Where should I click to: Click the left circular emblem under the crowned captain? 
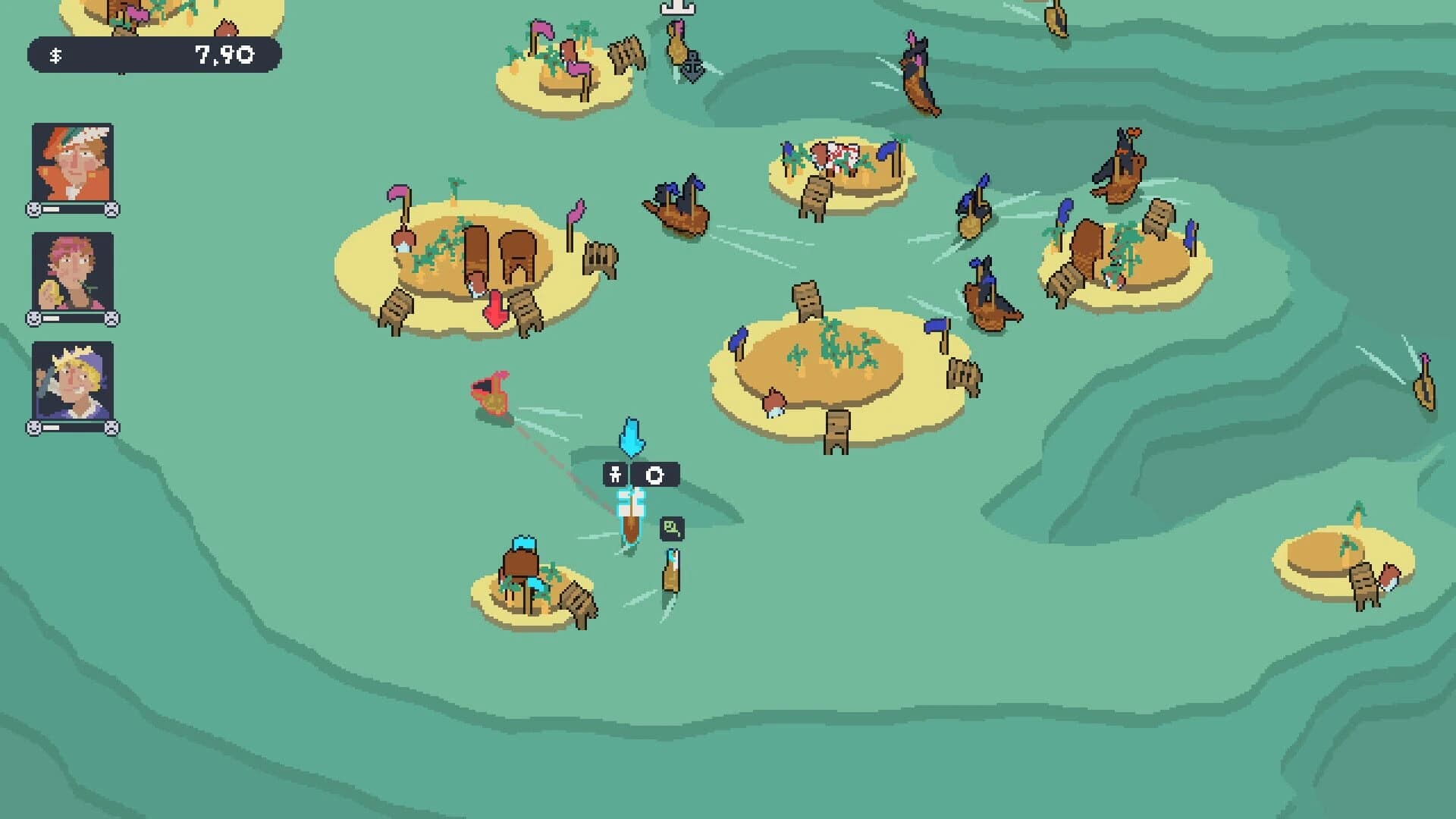coord(33,426)
